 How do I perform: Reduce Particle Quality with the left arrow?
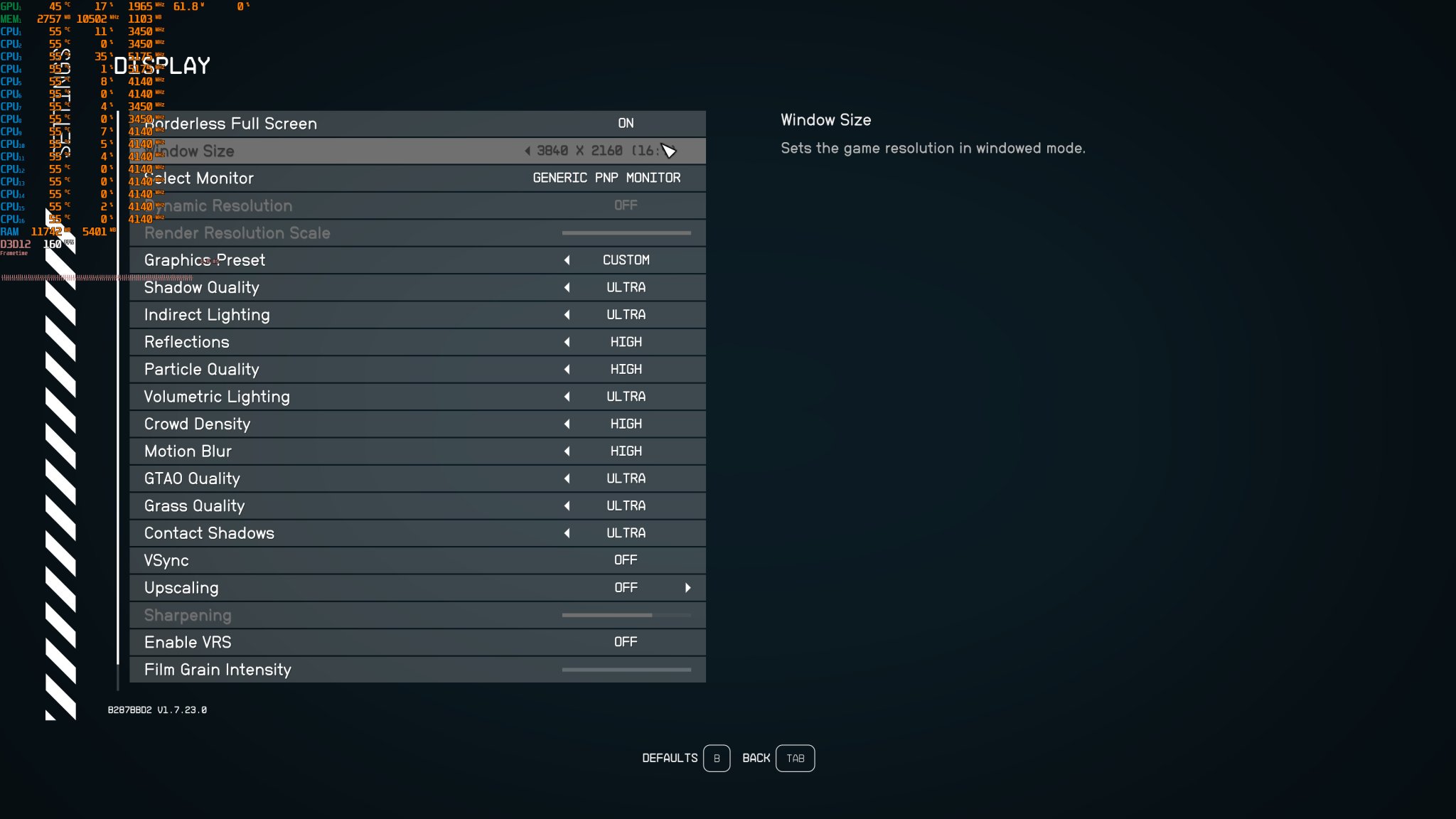[567, 369]
